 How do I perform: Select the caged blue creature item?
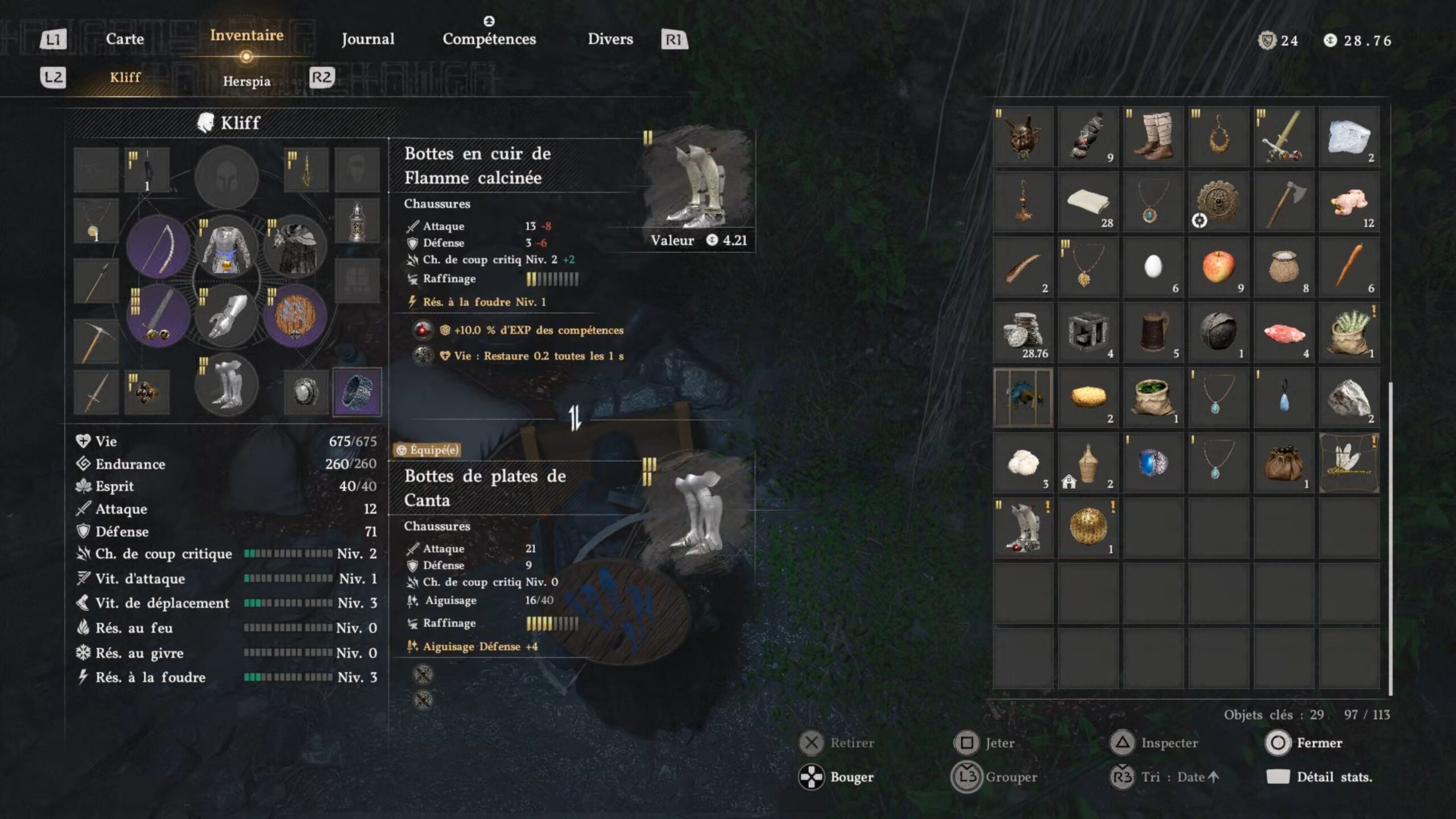pos(1023,397)
